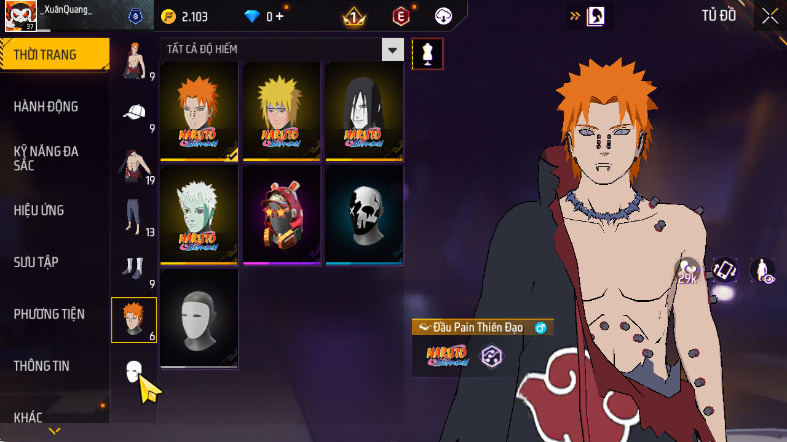This screenshot has height=442, width=787.
Task: Select the white-haired Naruto head item
Action: tap(199, 214)
